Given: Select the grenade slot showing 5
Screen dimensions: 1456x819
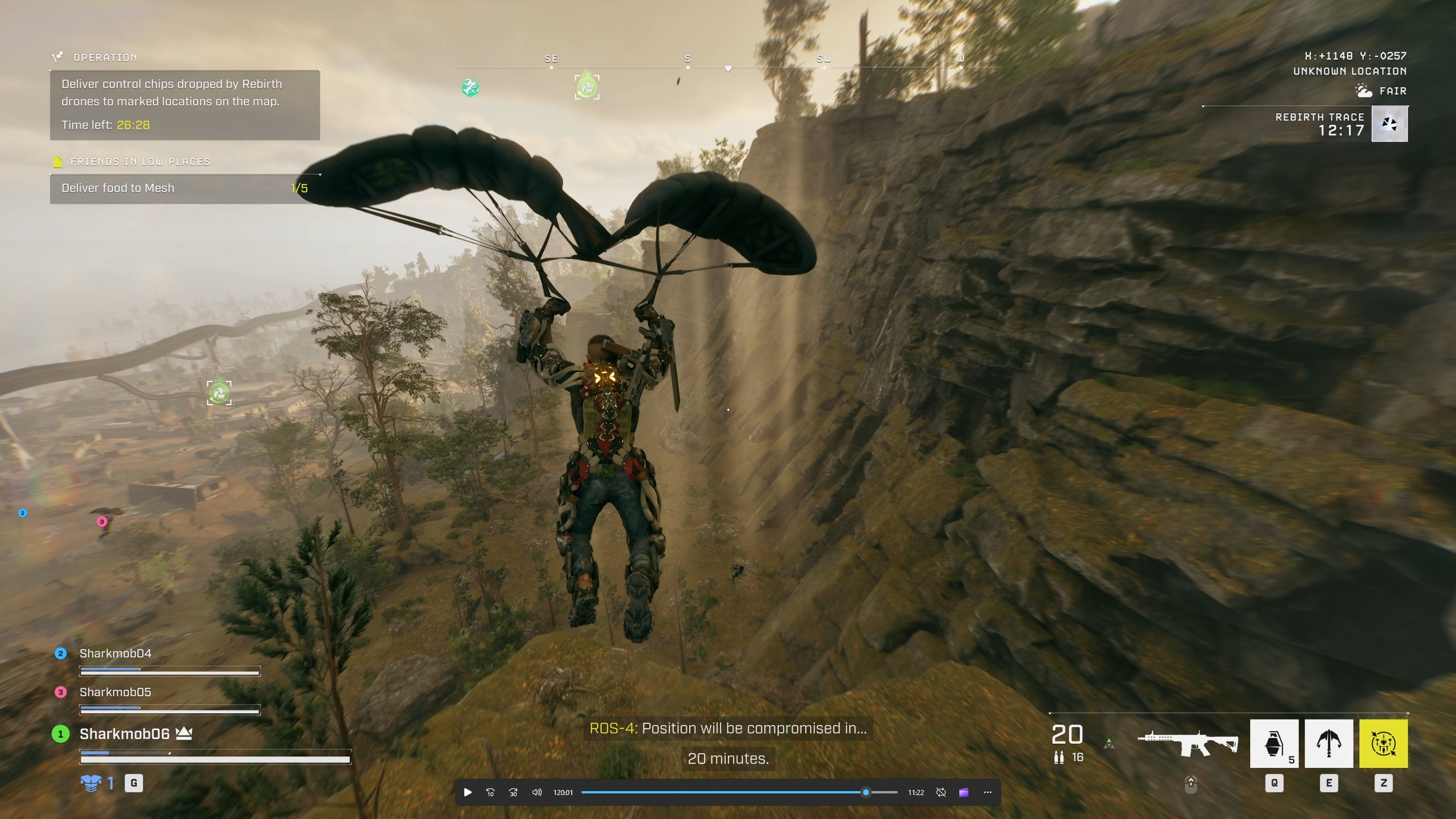Looking at the screenshot, I should (x=1273, y=743).
